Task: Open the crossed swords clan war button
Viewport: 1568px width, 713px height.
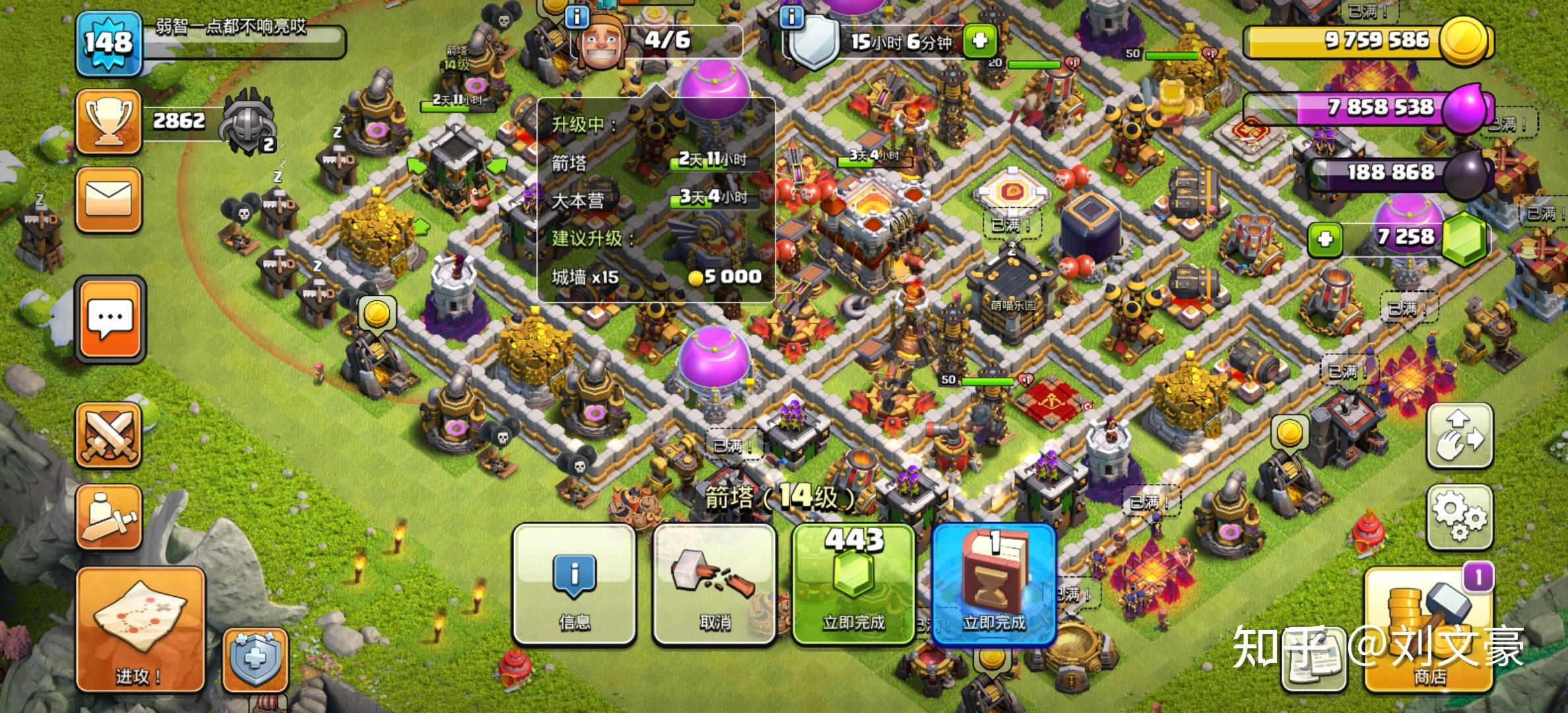Action: [109, 436]
